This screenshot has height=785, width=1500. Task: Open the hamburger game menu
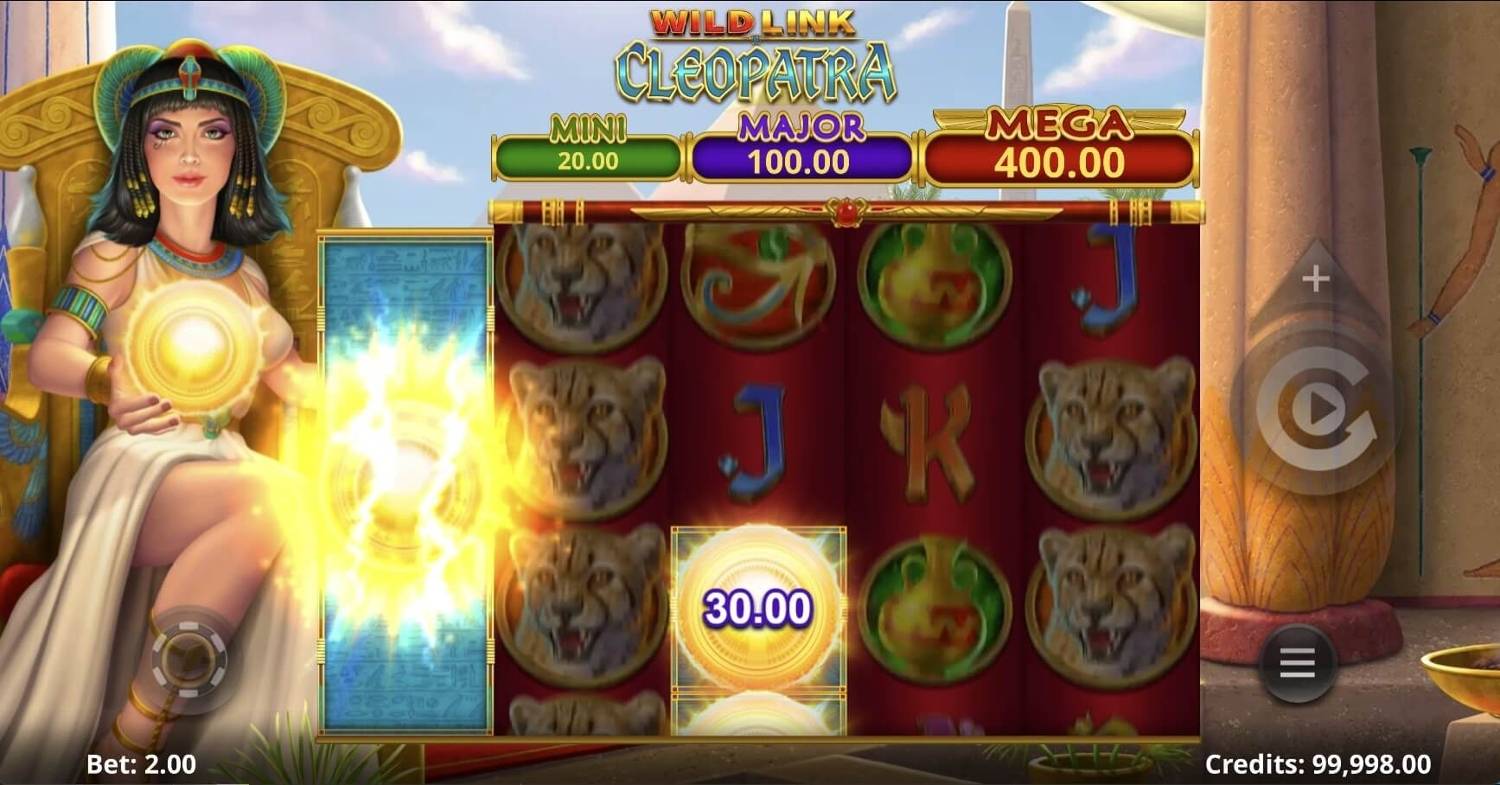[1297, 662]
